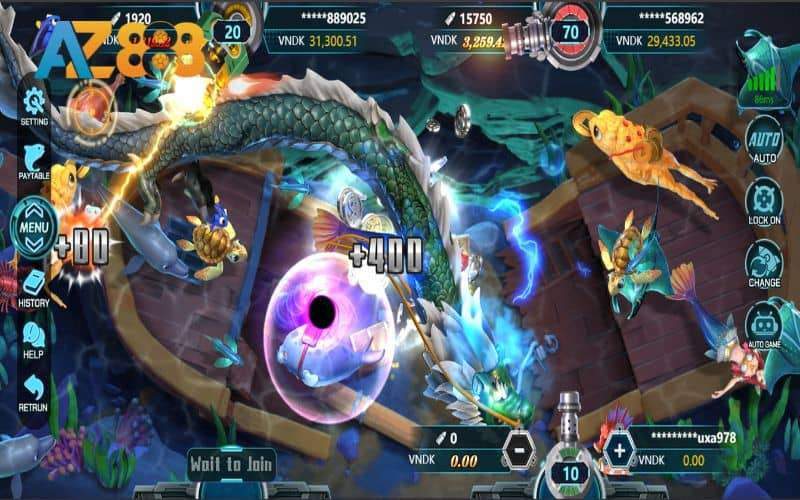View the bet History
The image size is (800, 500).
coord(34,287)
